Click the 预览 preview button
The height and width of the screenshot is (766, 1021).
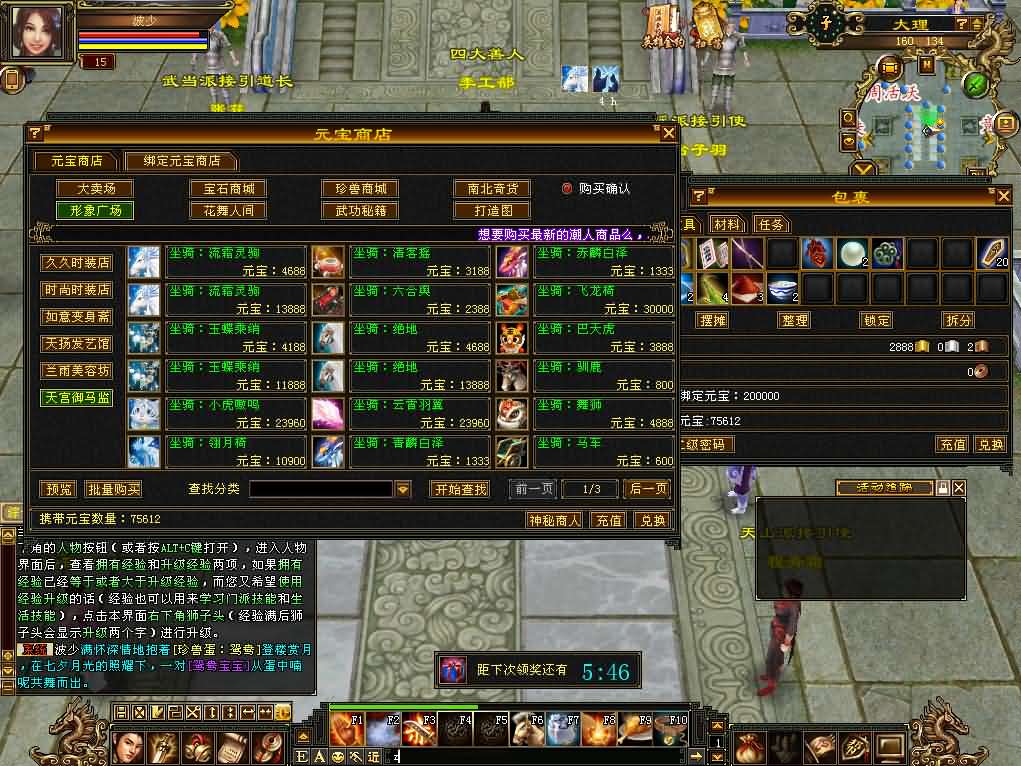(58, 489)
